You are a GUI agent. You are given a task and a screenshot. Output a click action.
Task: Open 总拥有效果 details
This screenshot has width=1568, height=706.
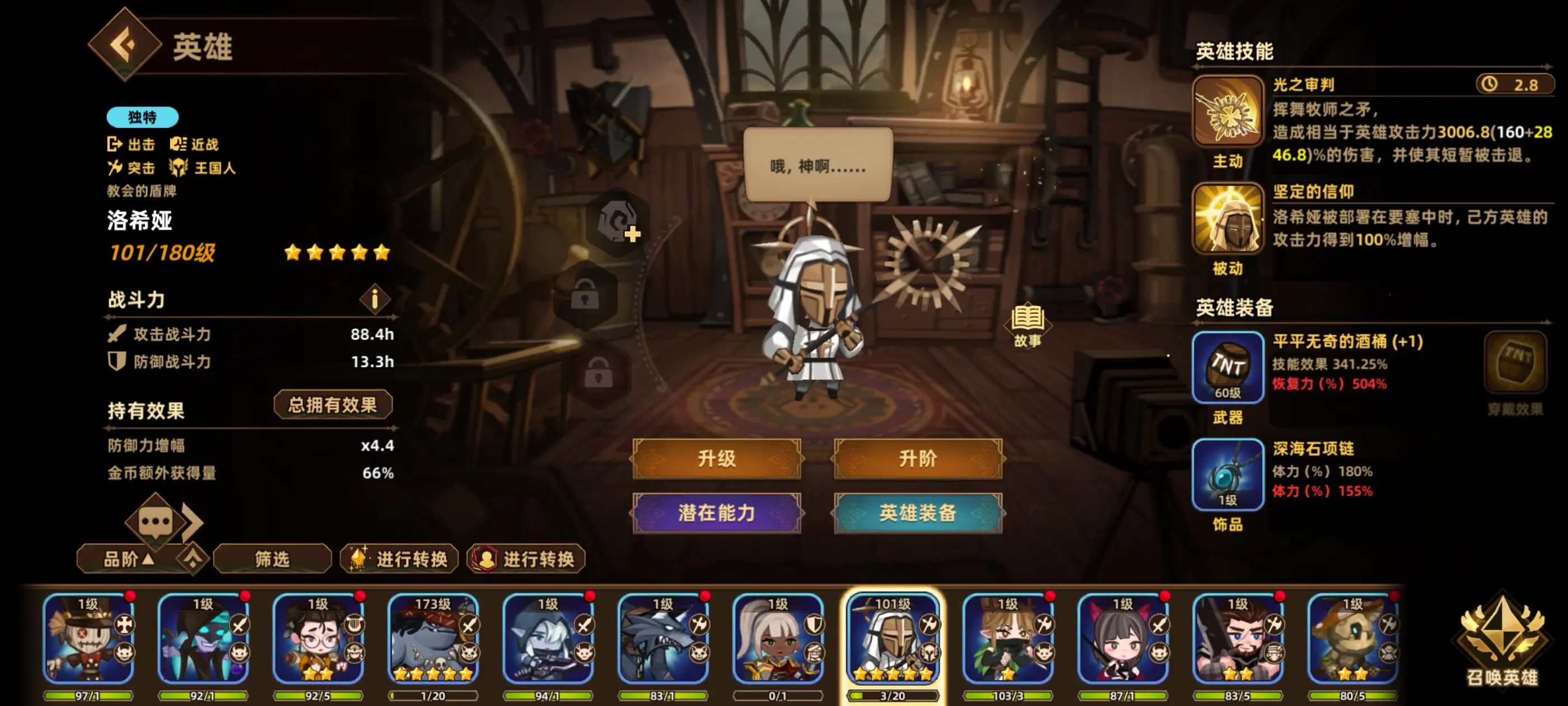(334, 405)
